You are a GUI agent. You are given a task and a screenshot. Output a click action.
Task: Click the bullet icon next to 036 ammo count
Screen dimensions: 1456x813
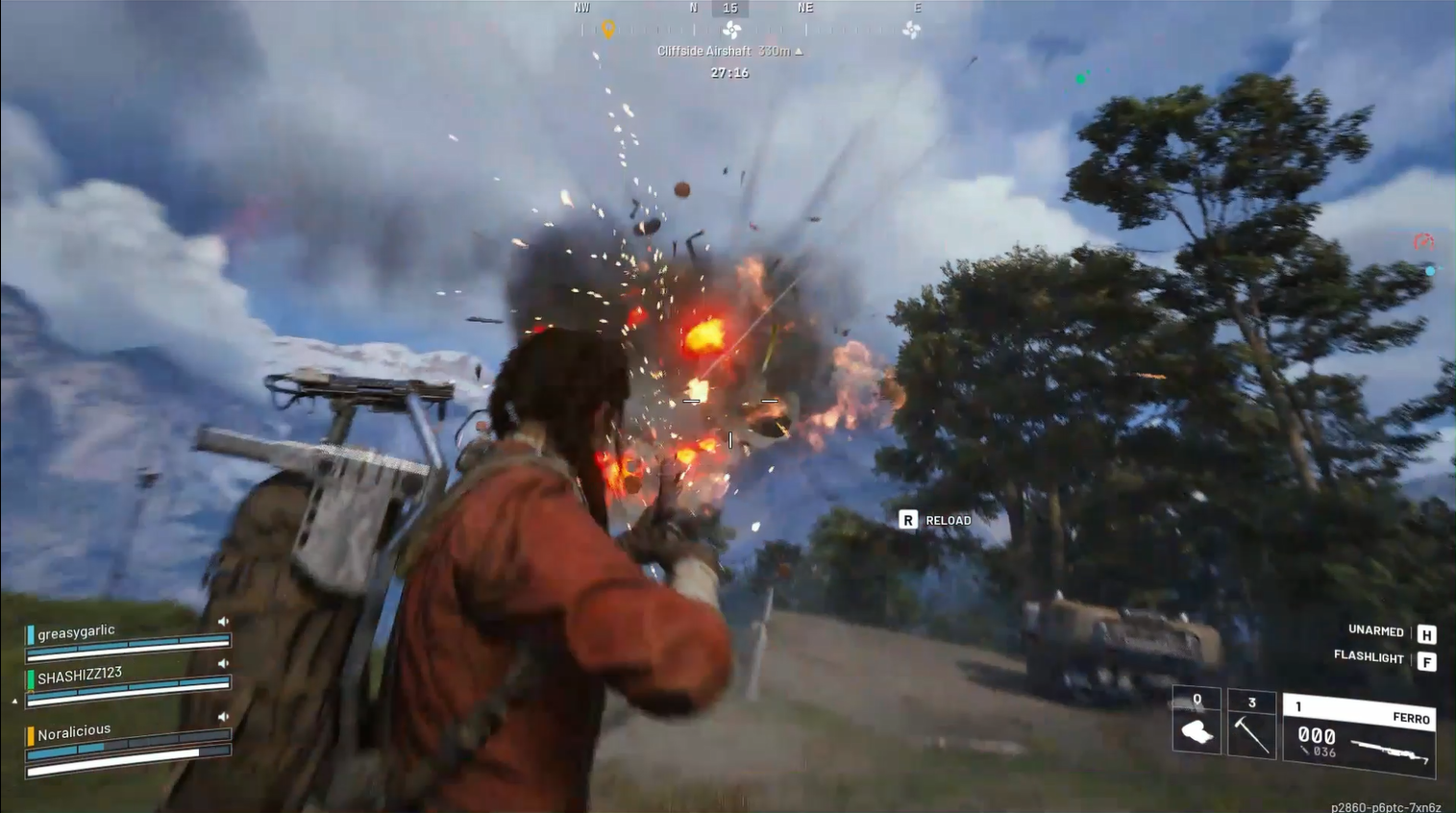pos(1305,752)
